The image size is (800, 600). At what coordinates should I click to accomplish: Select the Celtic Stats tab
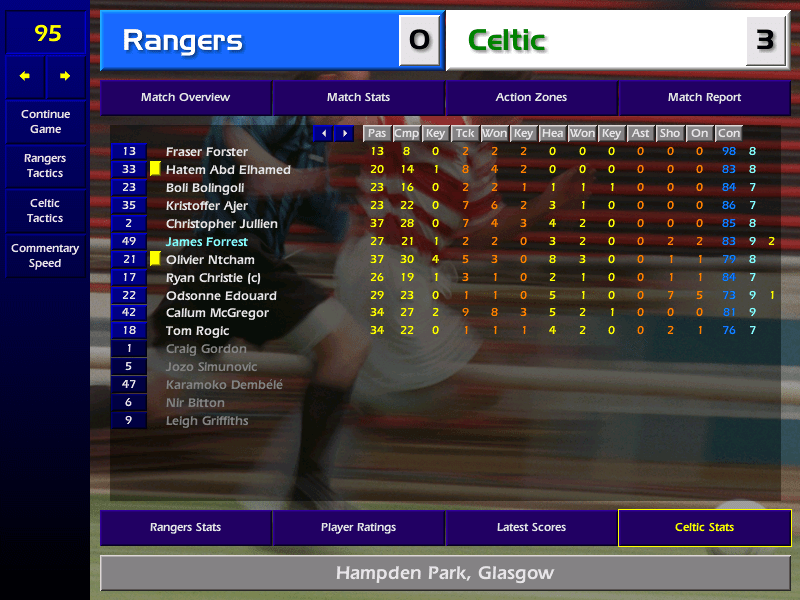coord(704,527)
